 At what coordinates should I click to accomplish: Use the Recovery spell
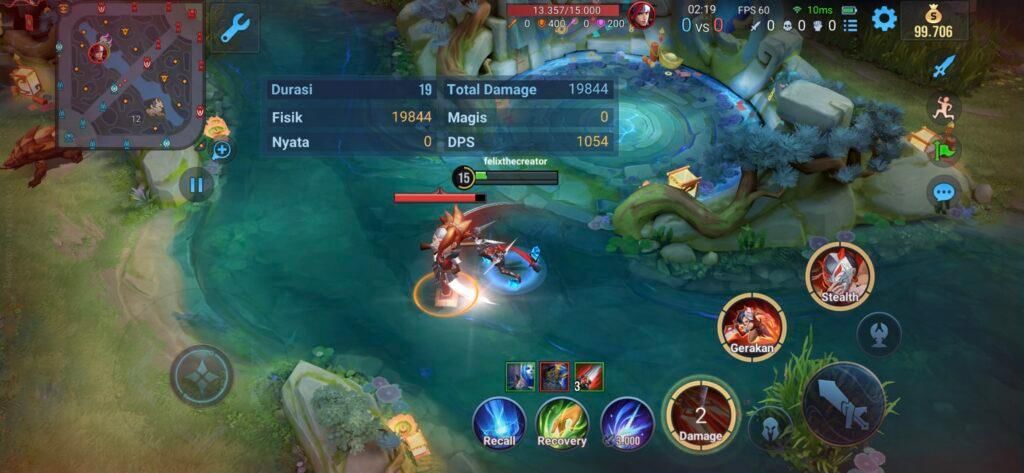pyautogui.click(x=562, y=422)
